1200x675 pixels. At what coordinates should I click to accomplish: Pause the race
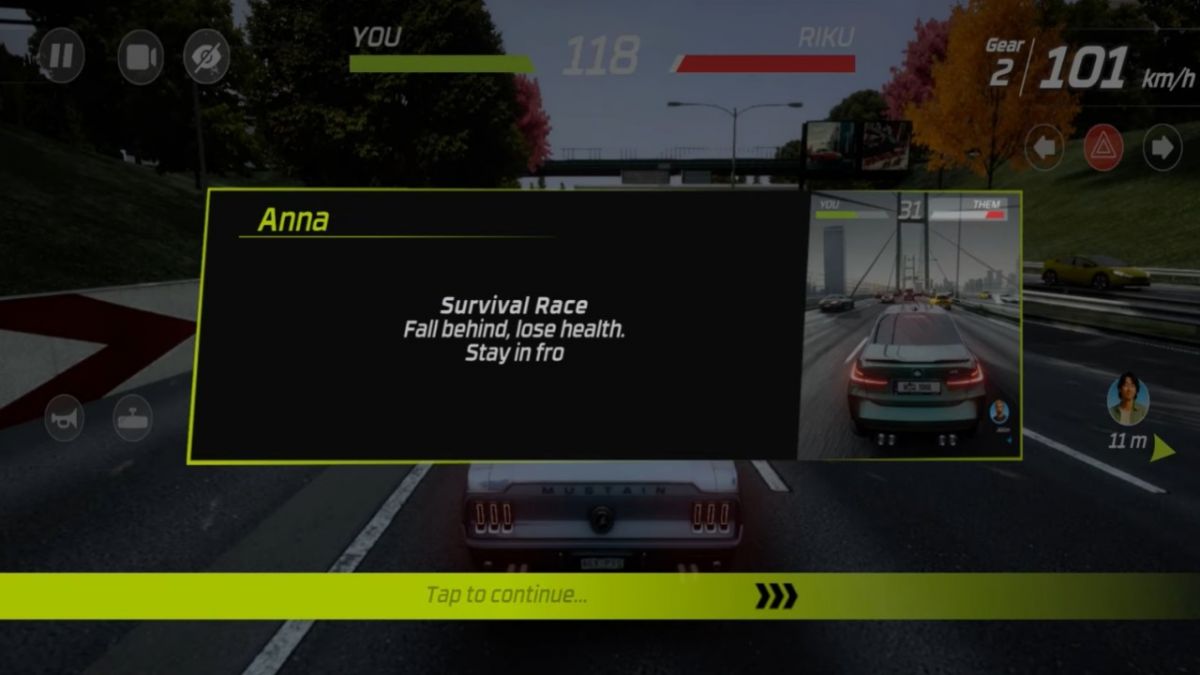(x=61, y=55)
